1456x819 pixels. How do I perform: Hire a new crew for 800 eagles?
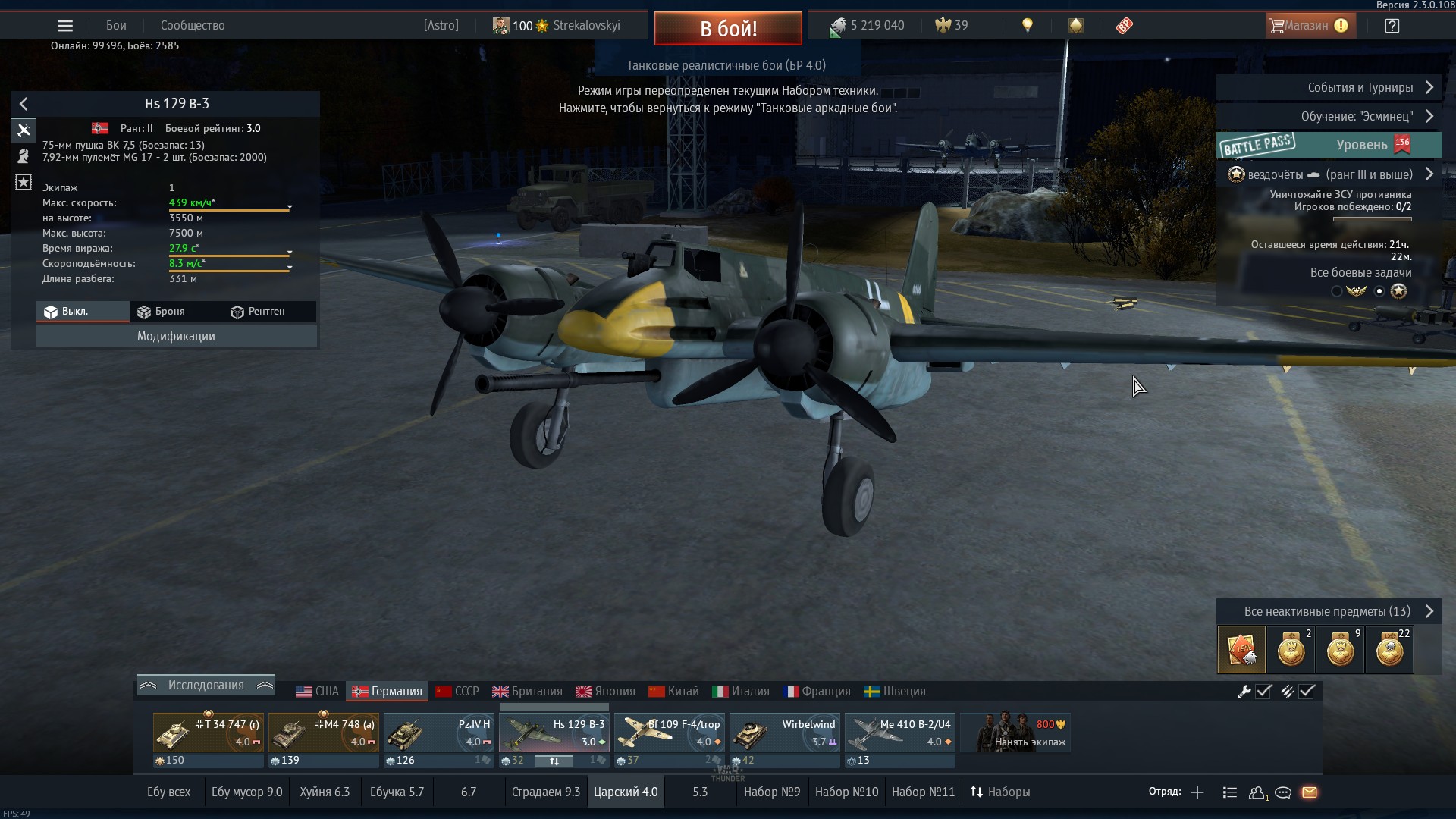click(x=1016, y=734)
